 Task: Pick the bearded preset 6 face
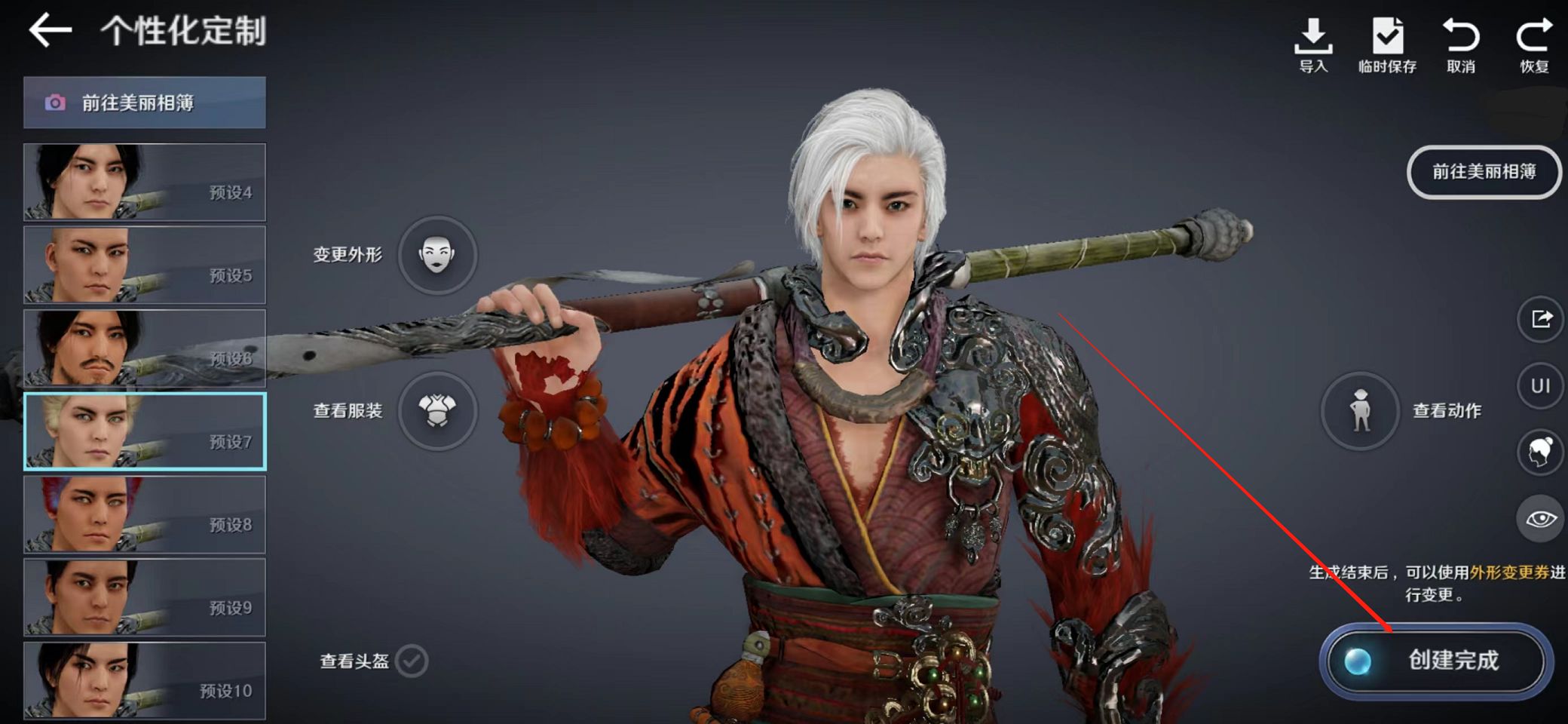pyautogui.click(x=144, y=348)
